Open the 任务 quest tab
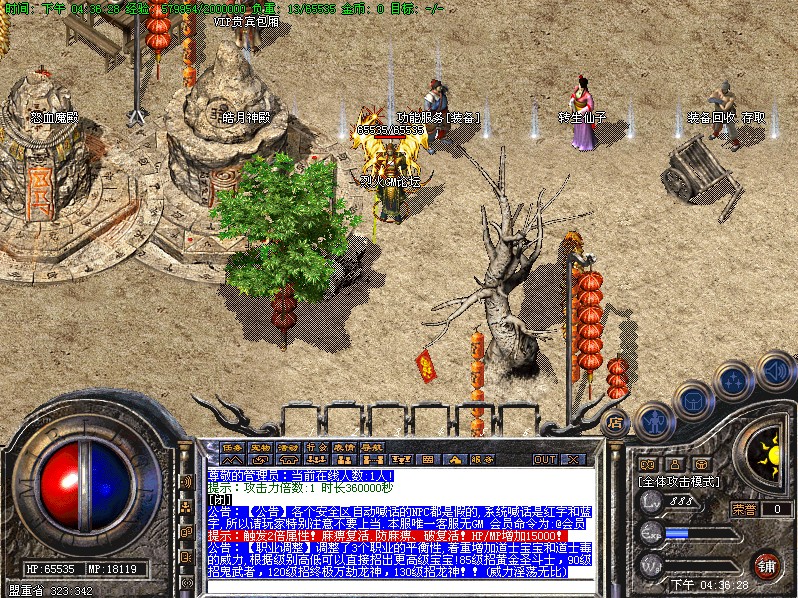798x598 pixels. click(233, 446)
